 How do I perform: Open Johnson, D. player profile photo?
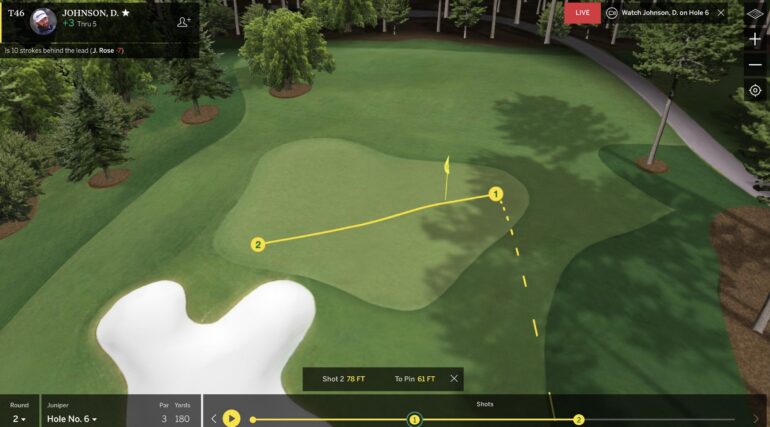click(x=43, y=20)
